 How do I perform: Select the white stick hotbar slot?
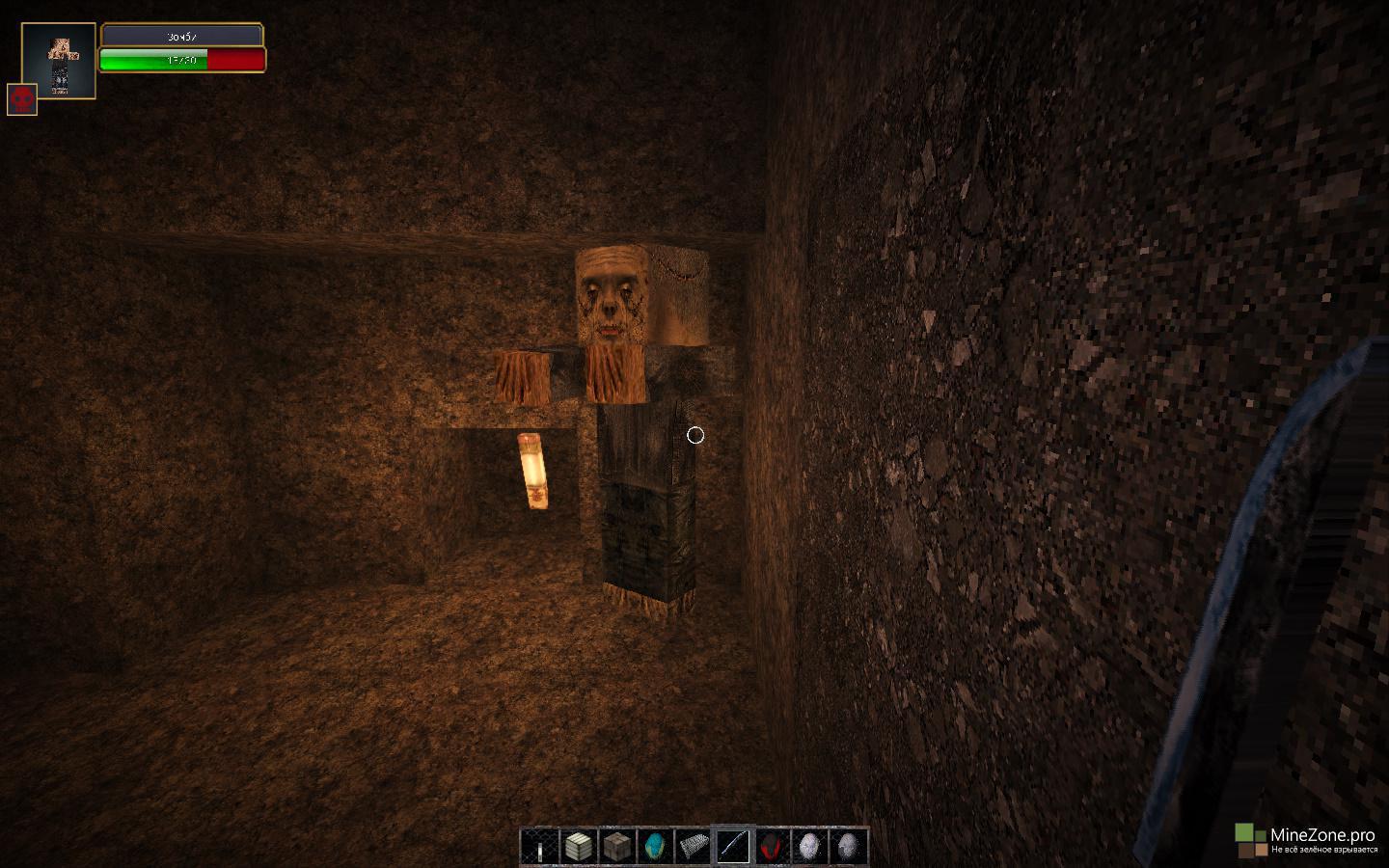point(539,847)
